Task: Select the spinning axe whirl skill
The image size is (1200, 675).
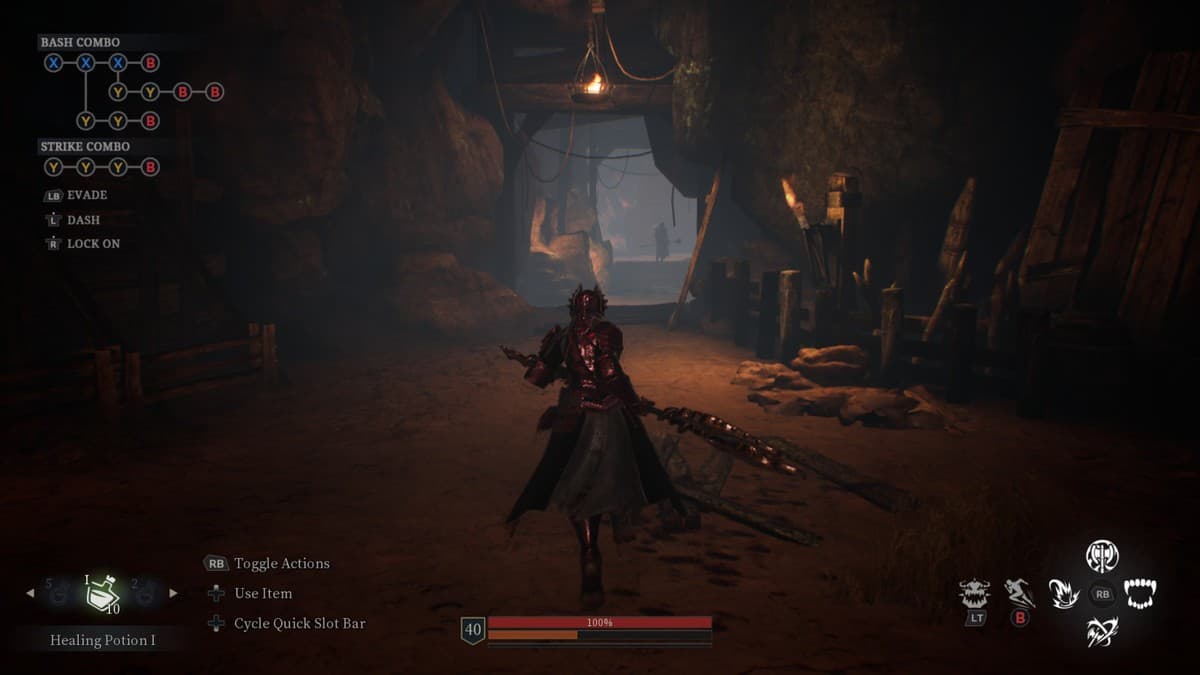Action: click(x=1102, y=632)
